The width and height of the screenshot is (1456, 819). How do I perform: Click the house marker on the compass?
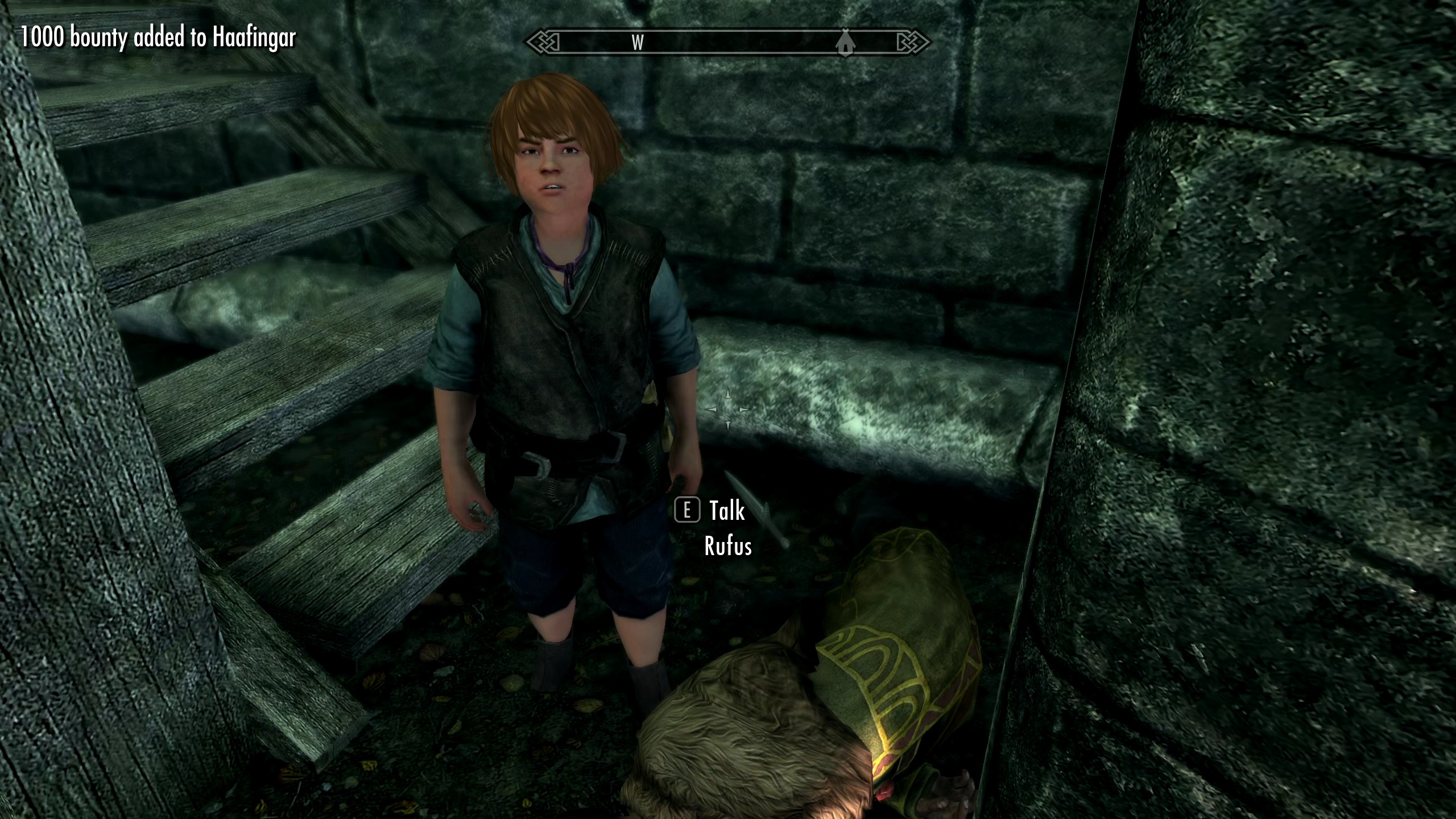point(845,43)
